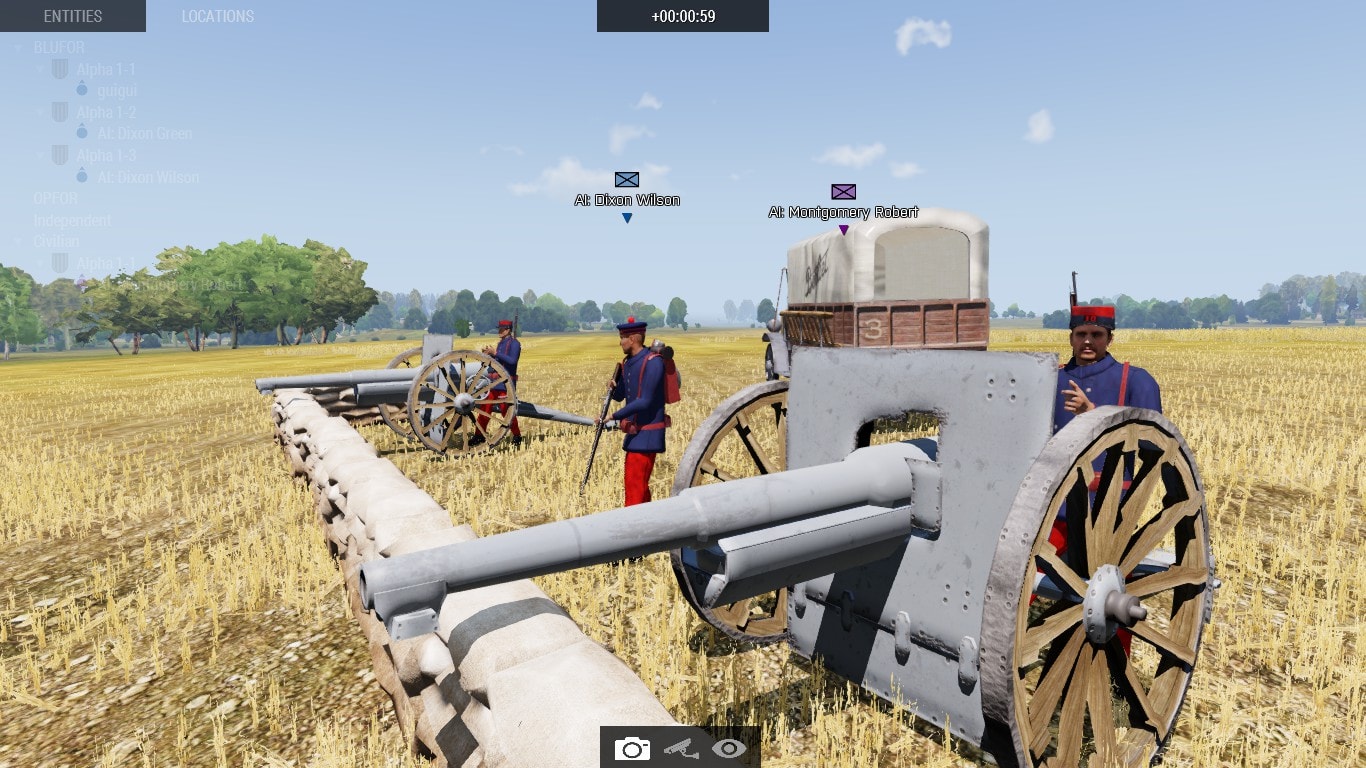Click the AI: Montgomery Robert flag marker
The width and height of the screenshot is (1366, 768).
point(843,190)
